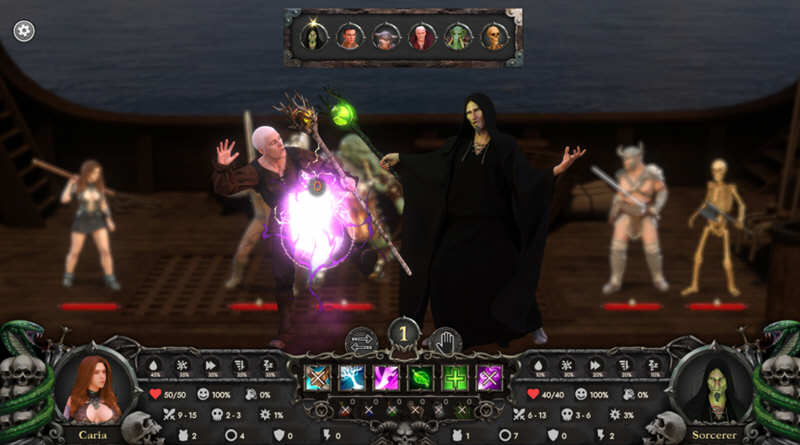
Task: Click Caria's character portrait
Action: pyautogui.click(x=95, y=386)
